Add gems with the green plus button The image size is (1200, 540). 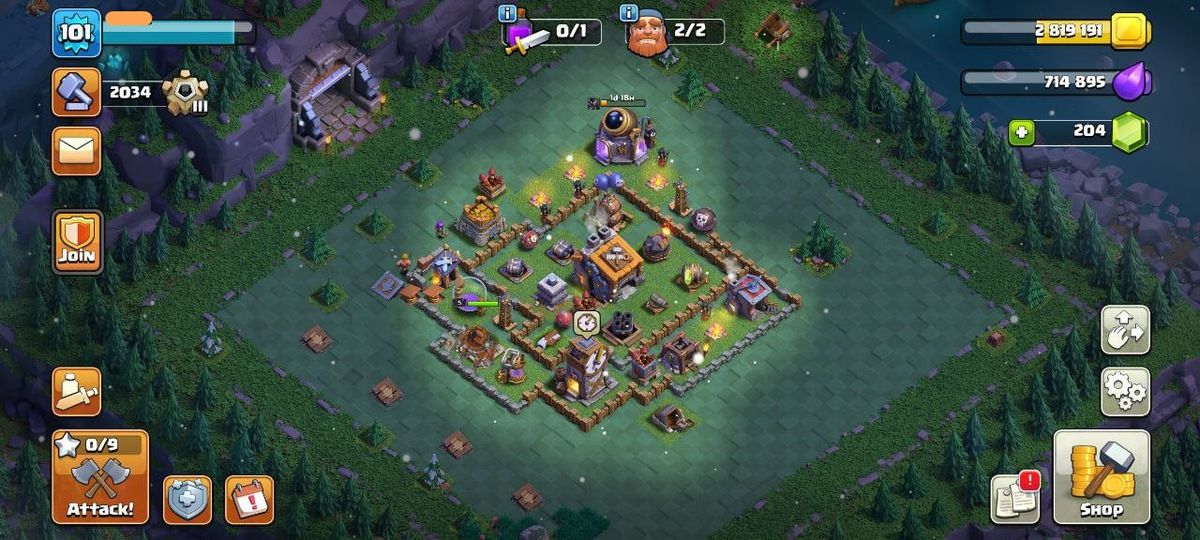coord(1021,132)
